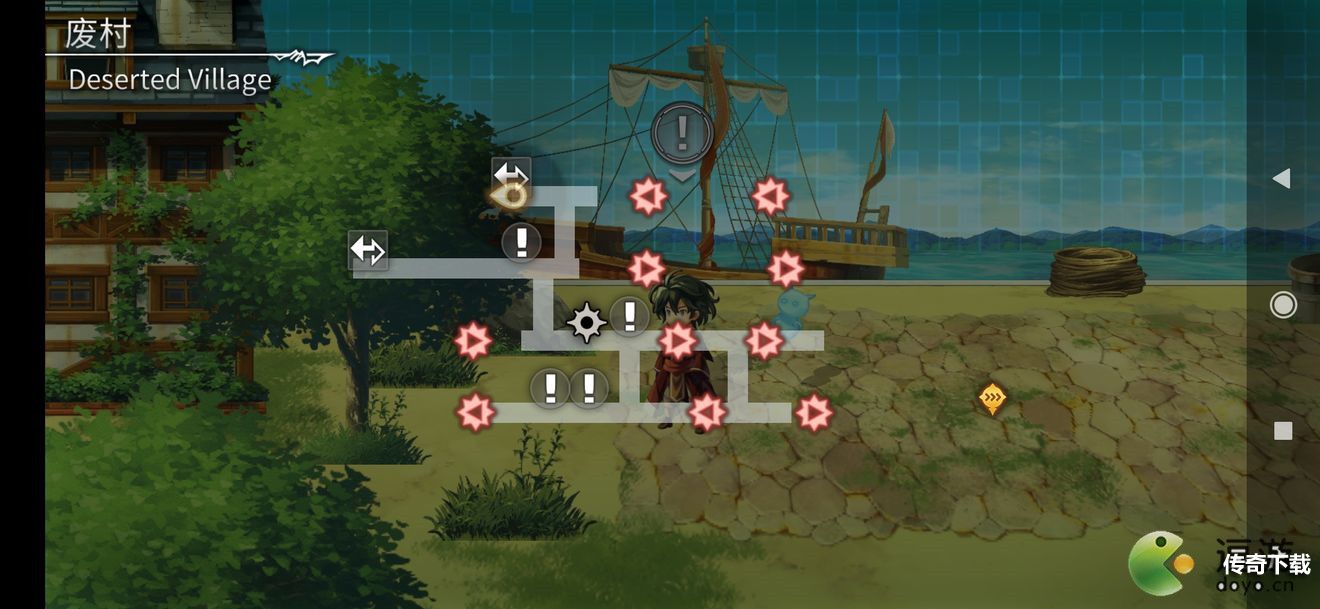Tap the yellow chevron marker on the cobblestones
The image size is (1320, 609).
click(991, 399)
